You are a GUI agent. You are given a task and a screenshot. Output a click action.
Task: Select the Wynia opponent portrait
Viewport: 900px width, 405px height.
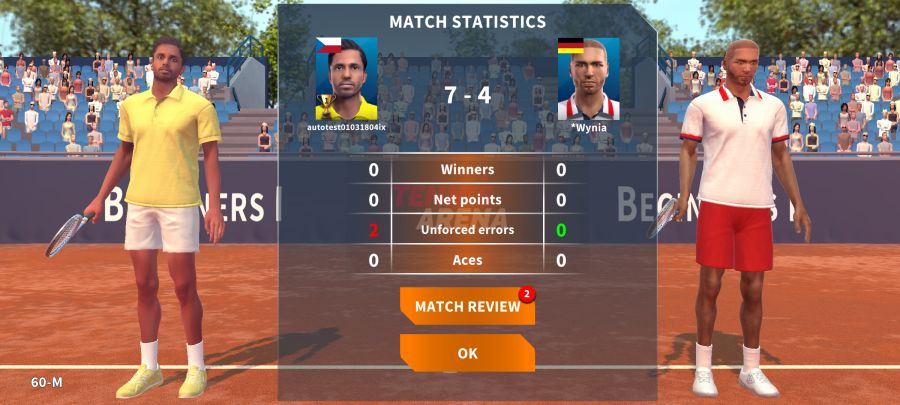click(x=588, y=79)
